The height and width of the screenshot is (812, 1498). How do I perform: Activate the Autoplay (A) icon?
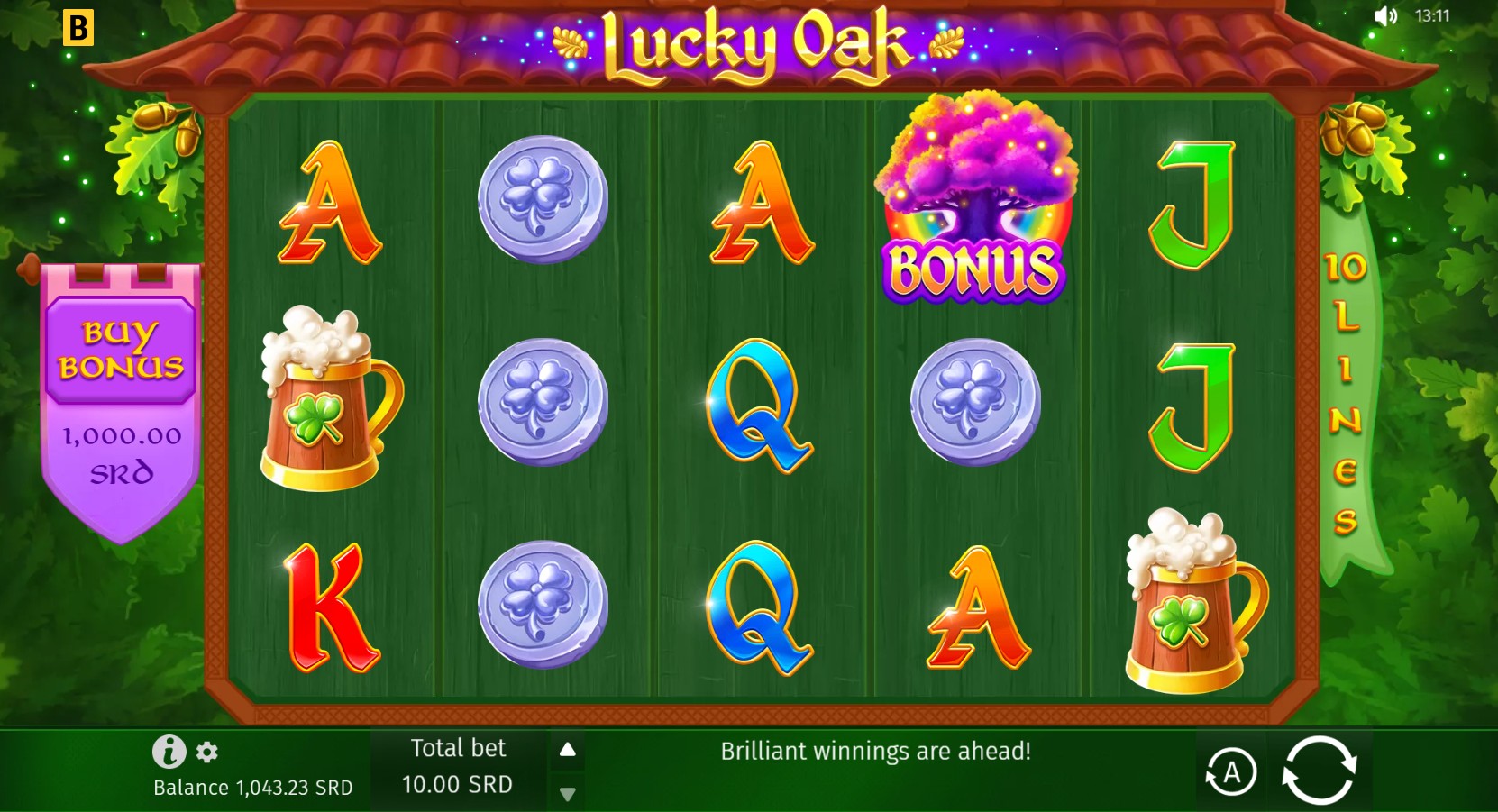(1230, 771)
